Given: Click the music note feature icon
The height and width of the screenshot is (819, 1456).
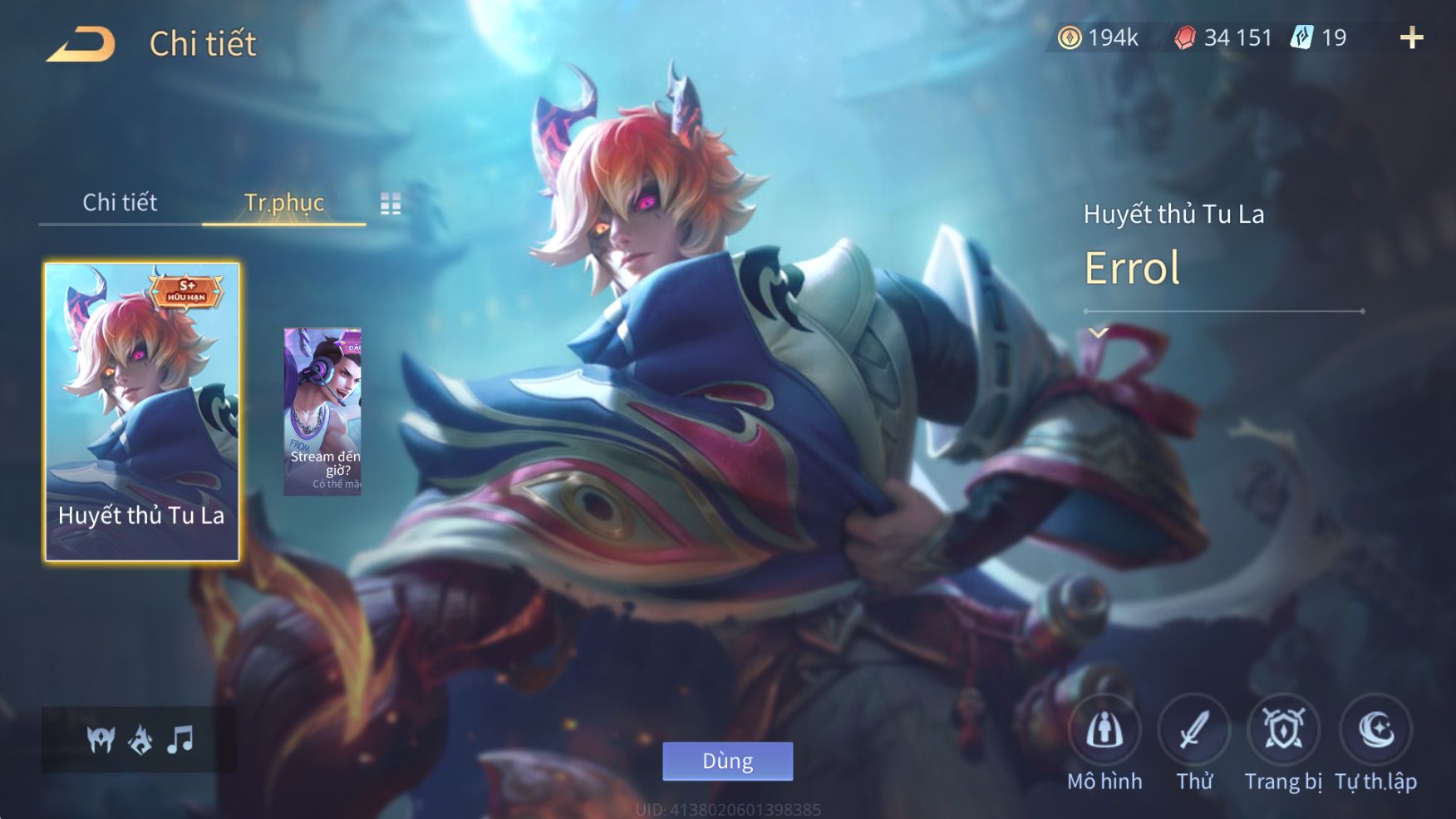Looking at the screenshot, I should pos(180,739).
